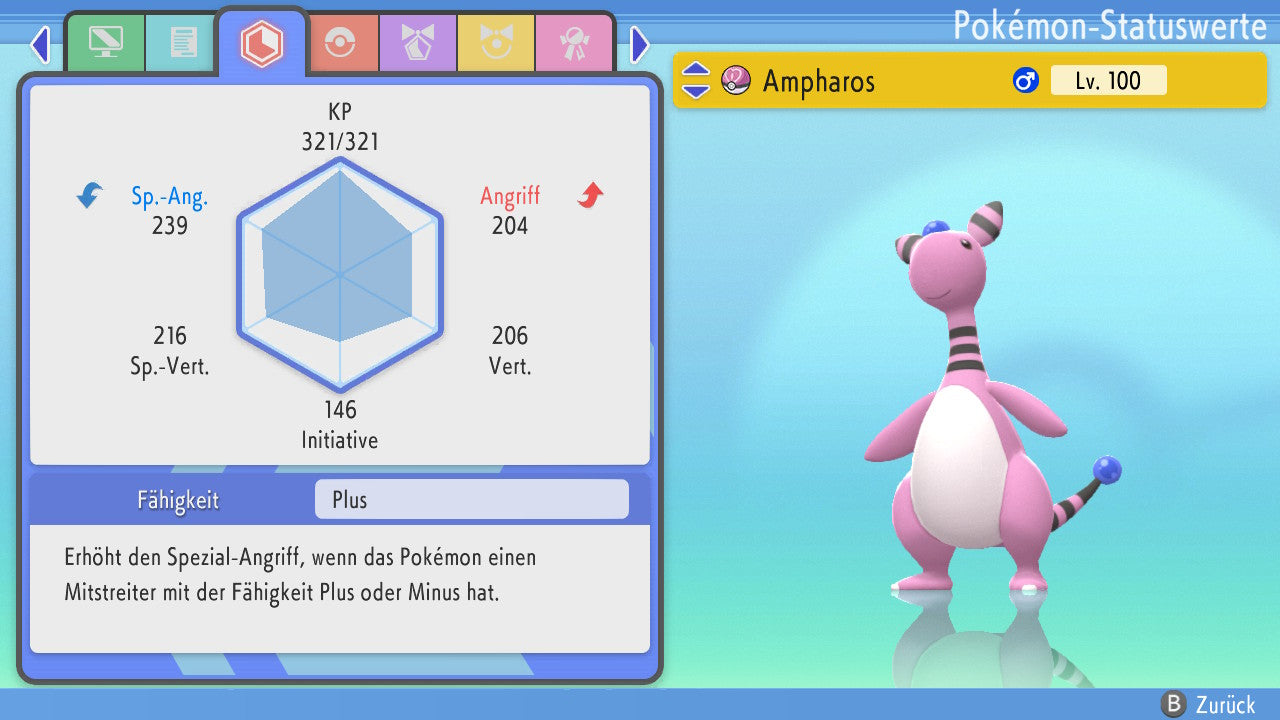Open the red Poké Ball moves tab
Viewport: 1280px width, 720px height.
point(341,43)
